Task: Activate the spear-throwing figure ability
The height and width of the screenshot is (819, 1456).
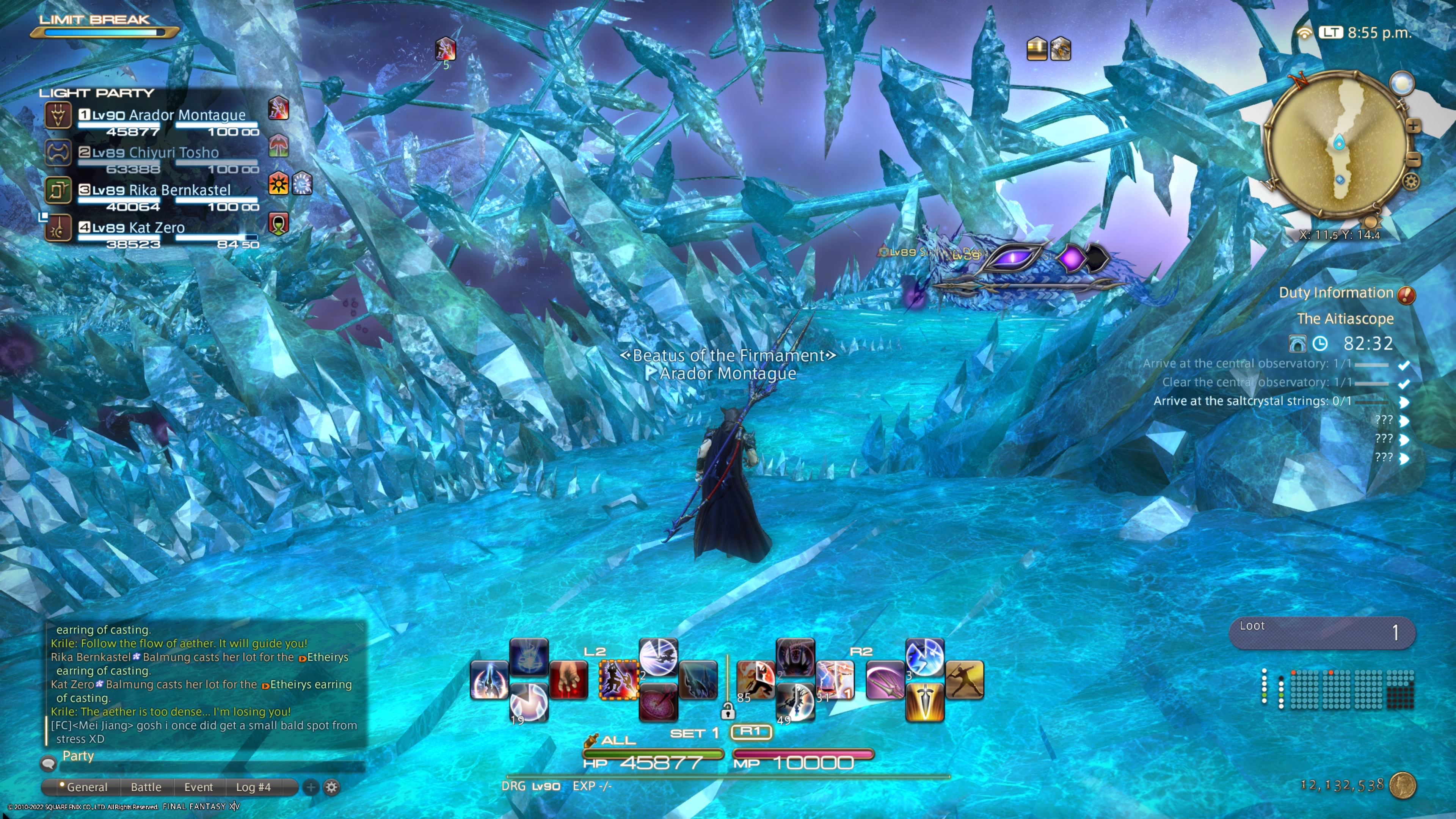Action: point(964,680)
